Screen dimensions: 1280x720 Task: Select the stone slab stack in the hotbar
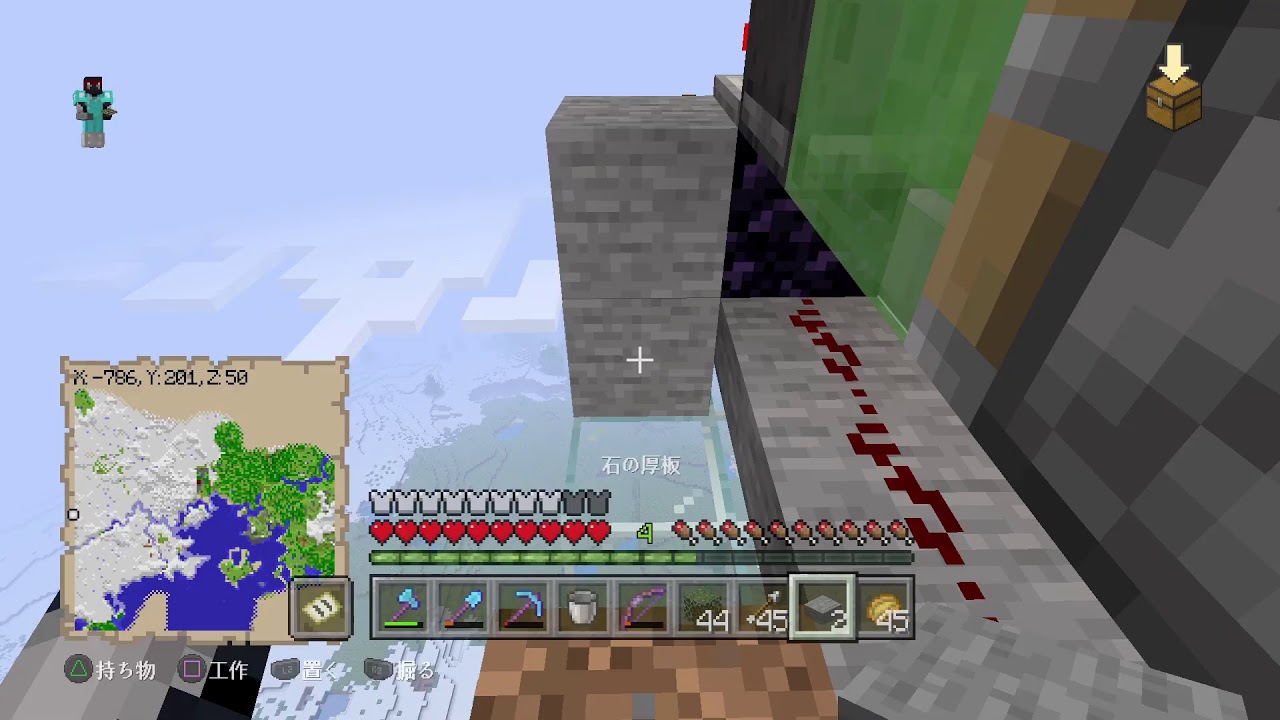(821, 605)
